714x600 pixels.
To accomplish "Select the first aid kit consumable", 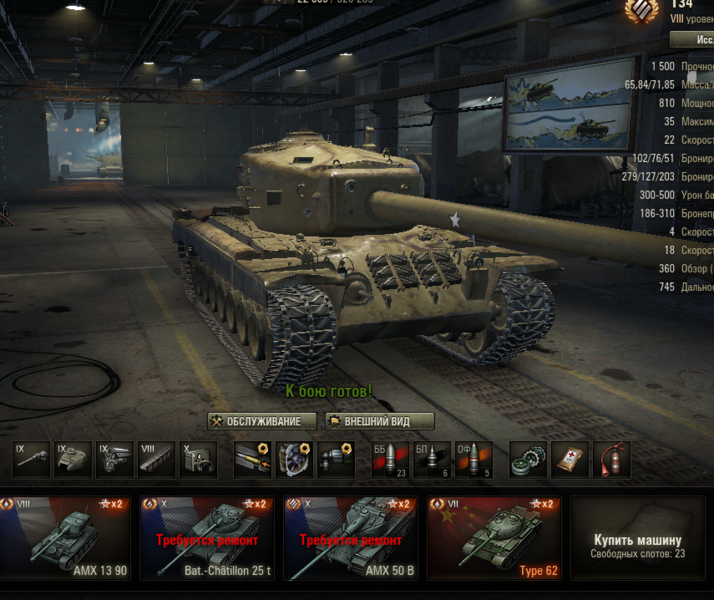I will (x=570, y=459).
